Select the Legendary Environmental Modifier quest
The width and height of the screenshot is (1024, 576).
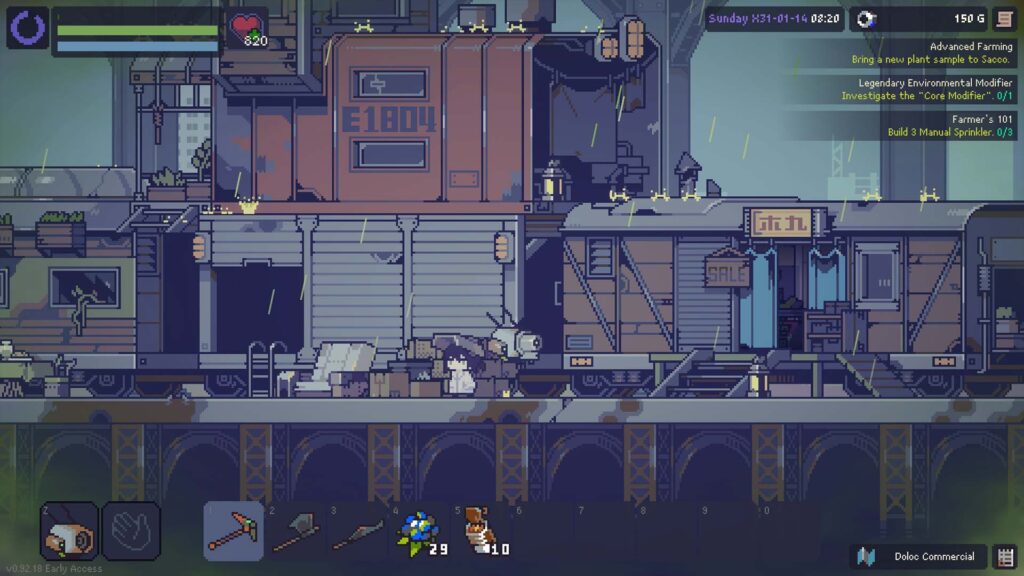click(x=926, y=89)
